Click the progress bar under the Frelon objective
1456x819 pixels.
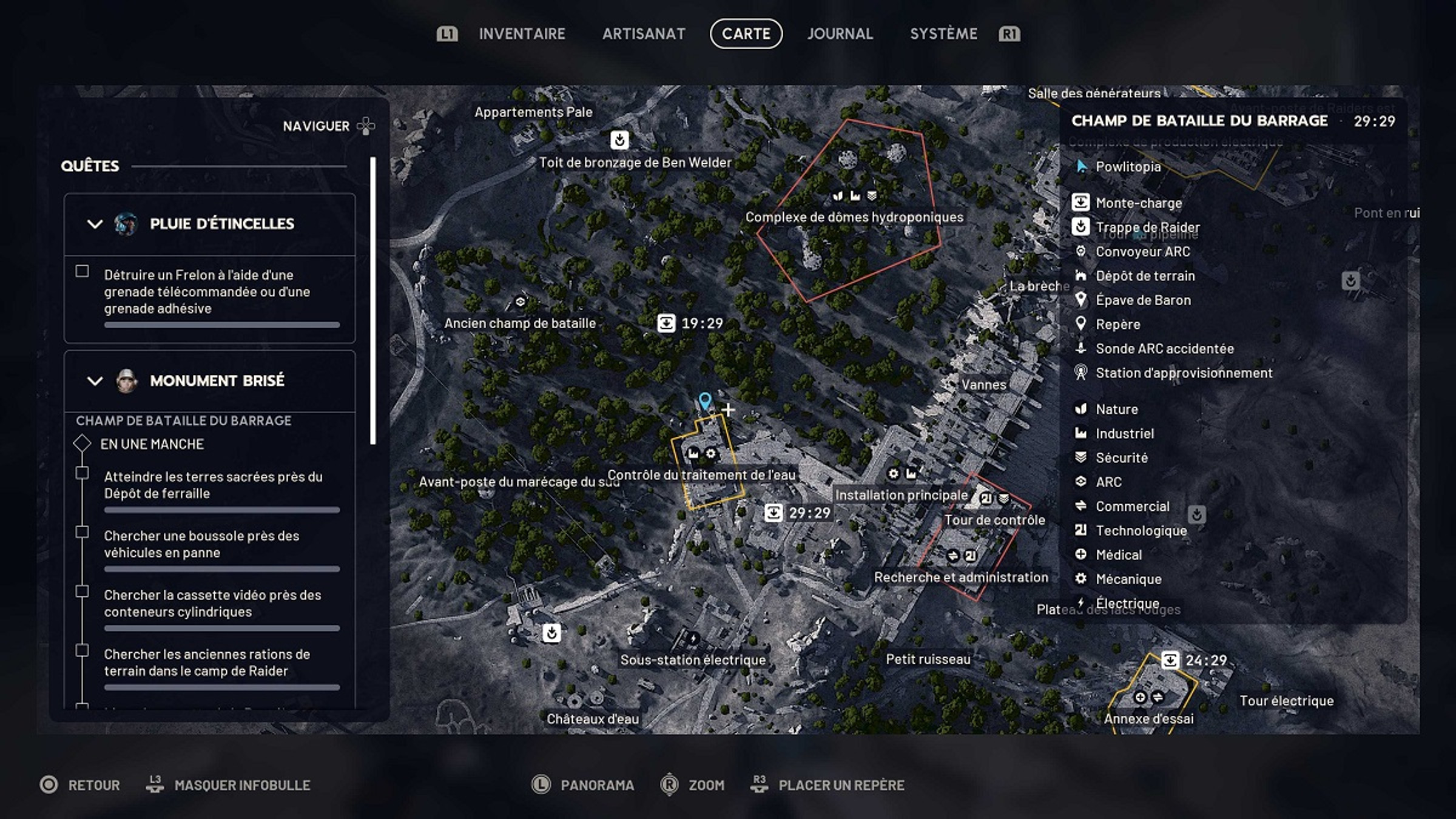221,325
